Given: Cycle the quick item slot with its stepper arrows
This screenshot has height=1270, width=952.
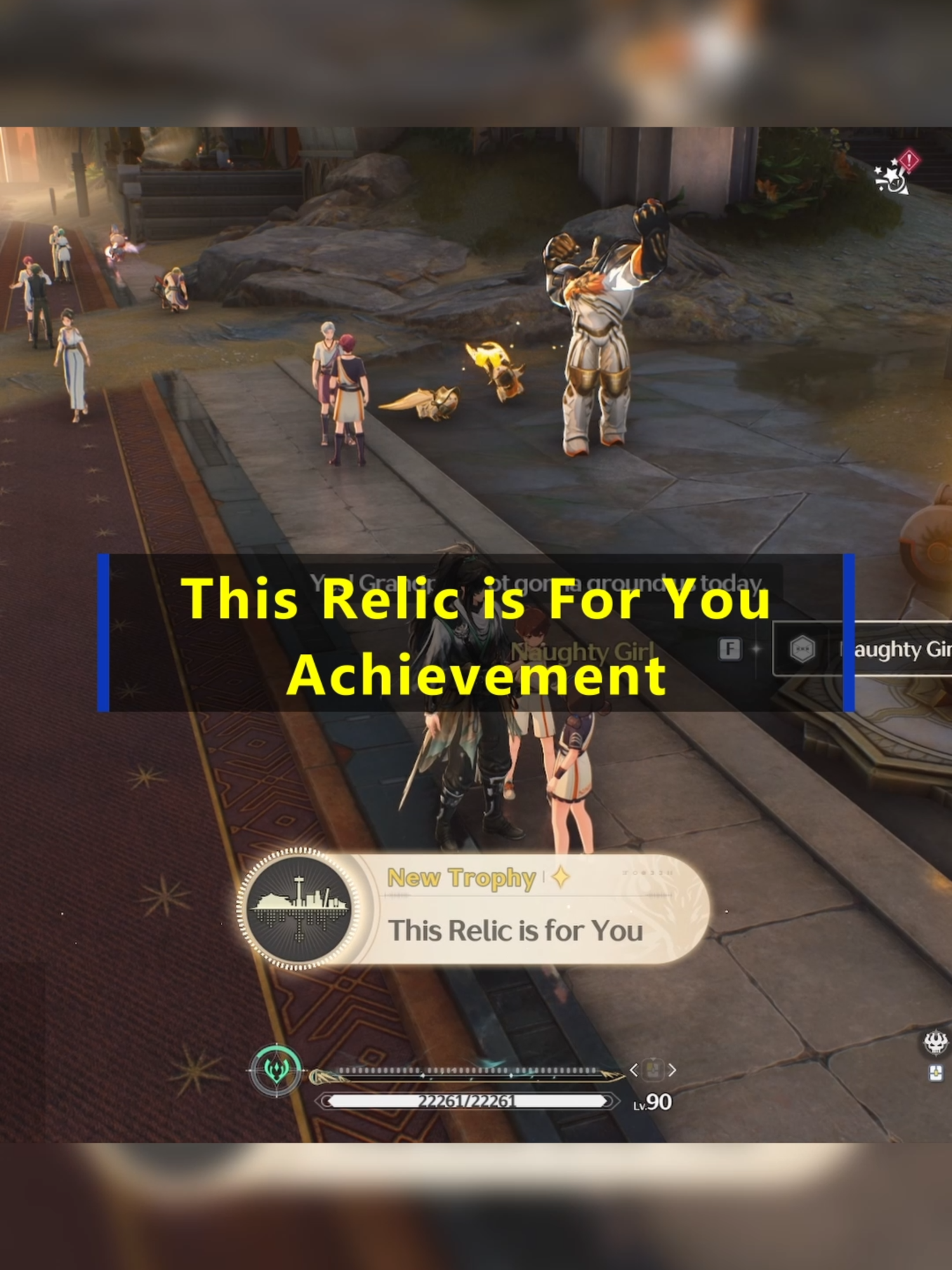Looking at the screenshot, I should tap(652, 1069).
